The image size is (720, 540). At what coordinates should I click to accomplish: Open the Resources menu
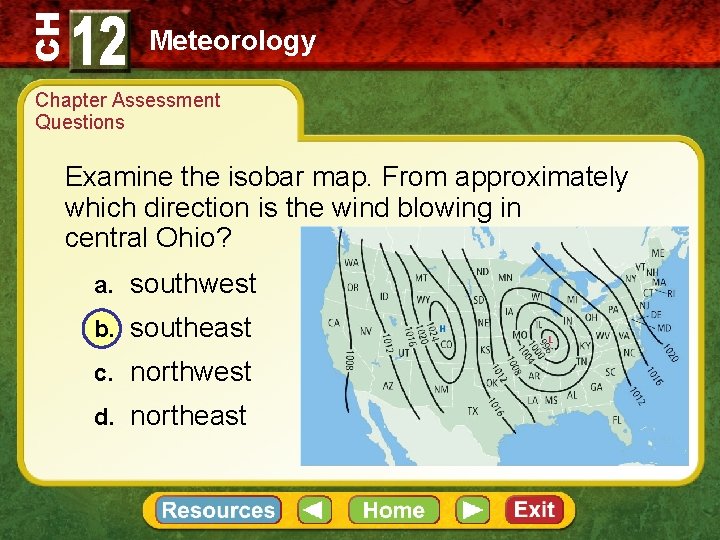(x=218, y=510)
